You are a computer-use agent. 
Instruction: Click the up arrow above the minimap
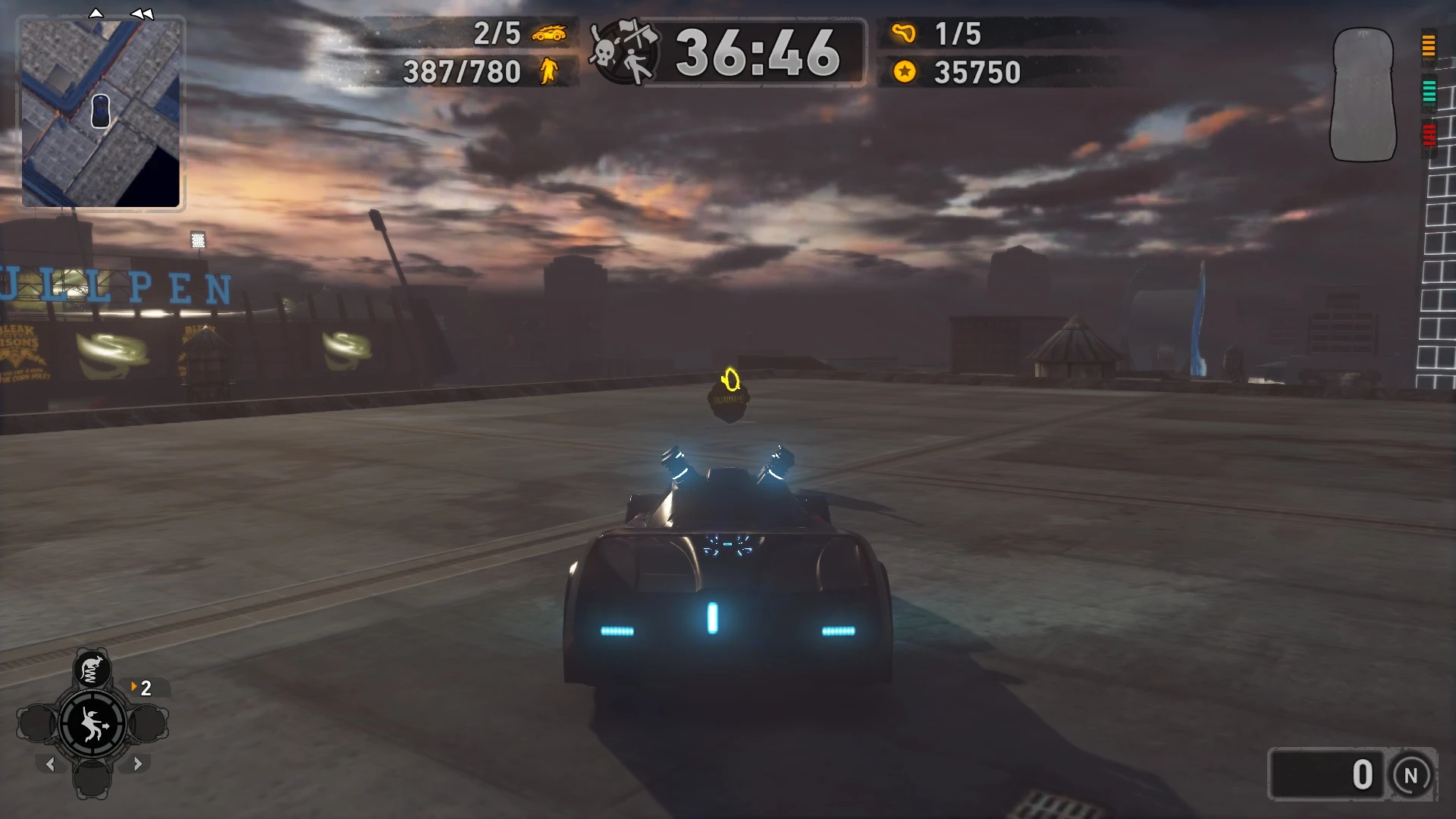point(96,12)
